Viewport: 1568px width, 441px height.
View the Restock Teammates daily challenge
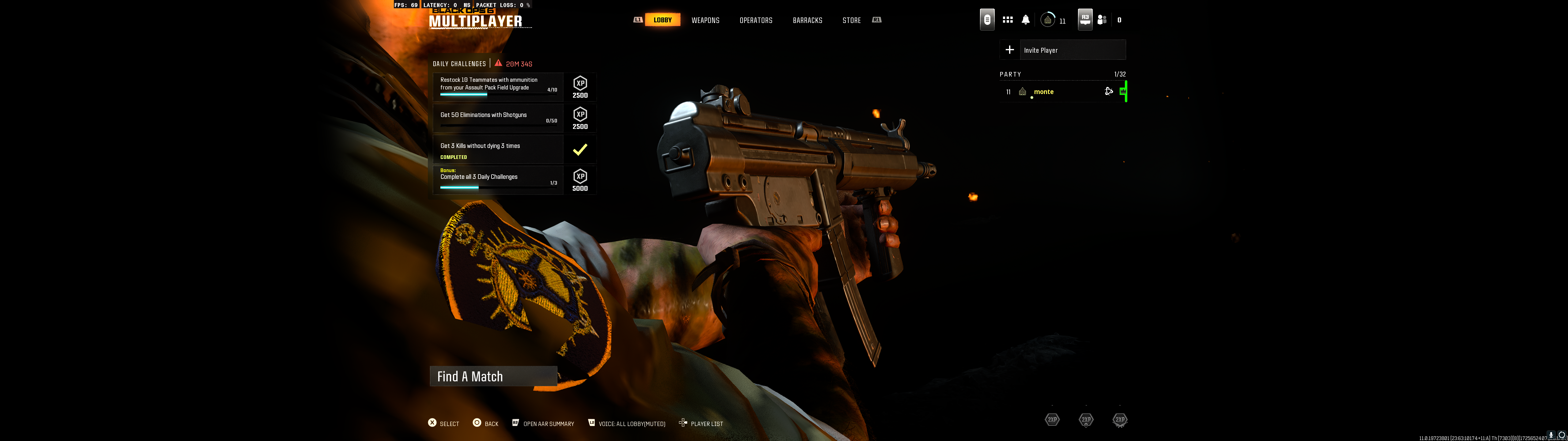498,87
